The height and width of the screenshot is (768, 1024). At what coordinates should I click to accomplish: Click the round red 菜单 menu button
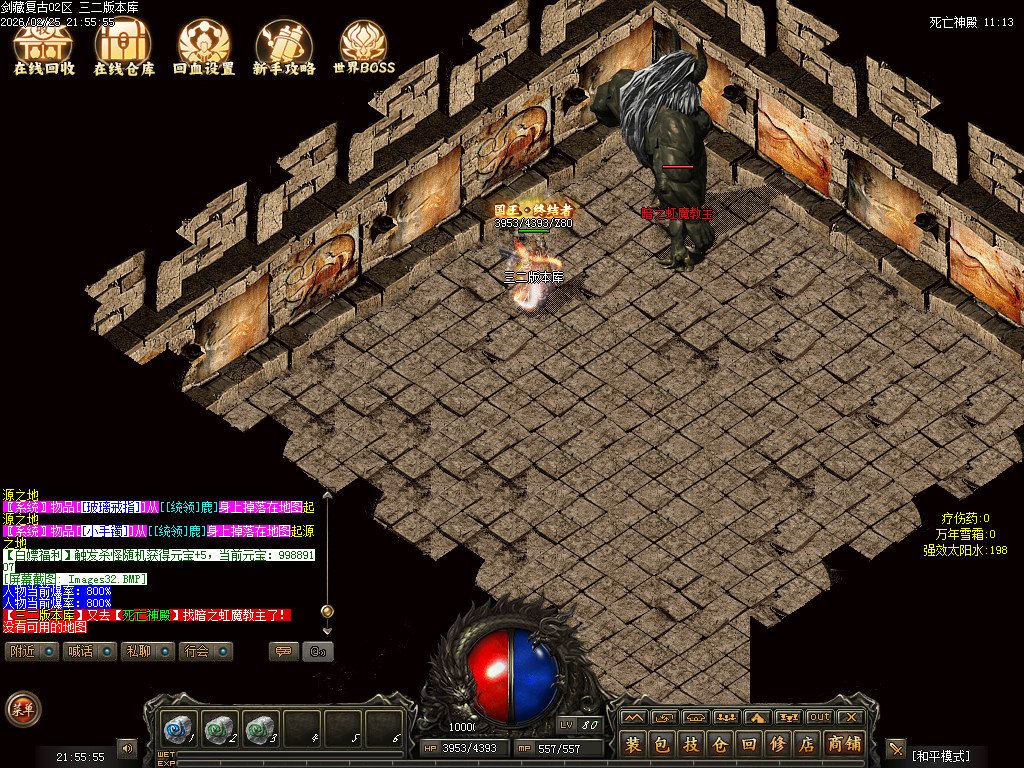[21, 709]
